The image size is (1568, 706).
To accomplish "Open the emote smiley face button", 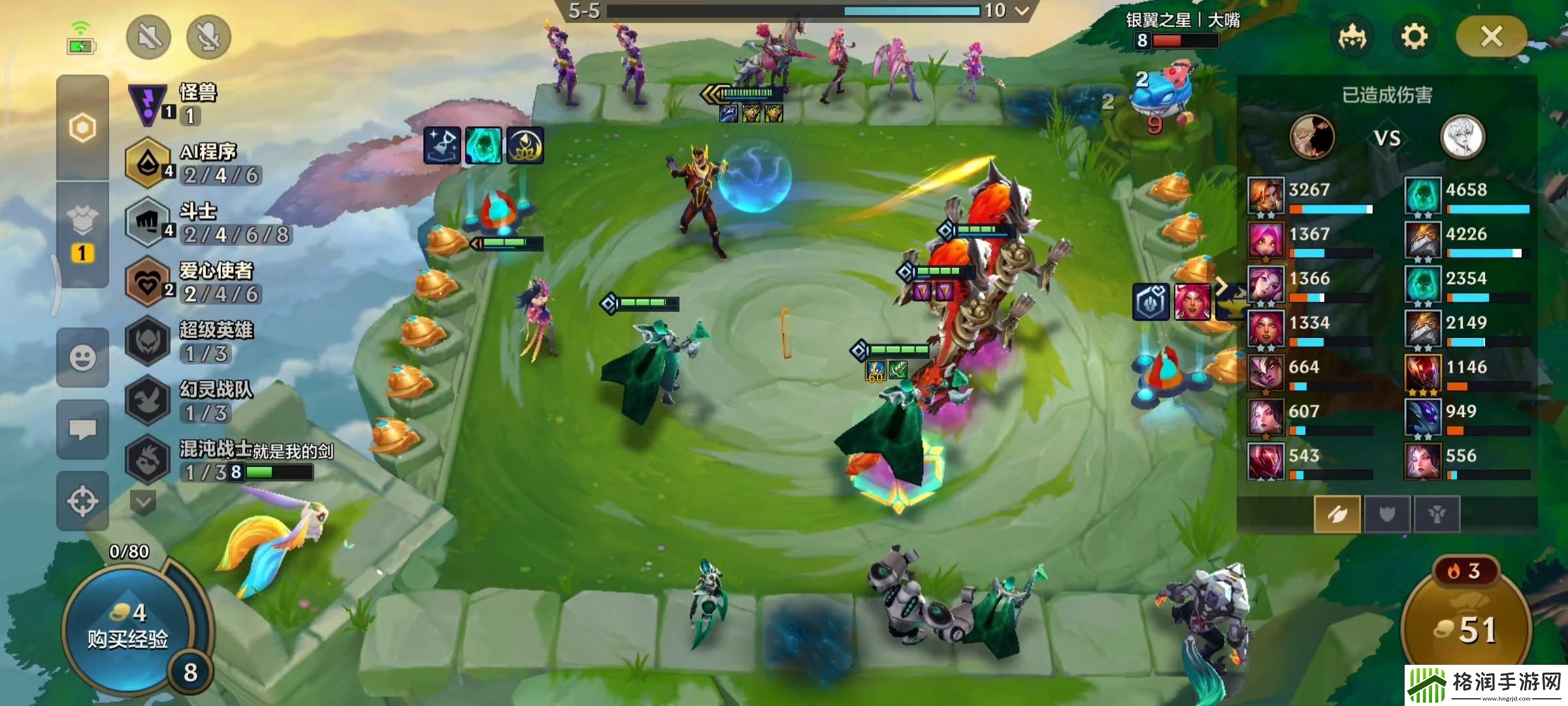I will [x=83, y=358].
